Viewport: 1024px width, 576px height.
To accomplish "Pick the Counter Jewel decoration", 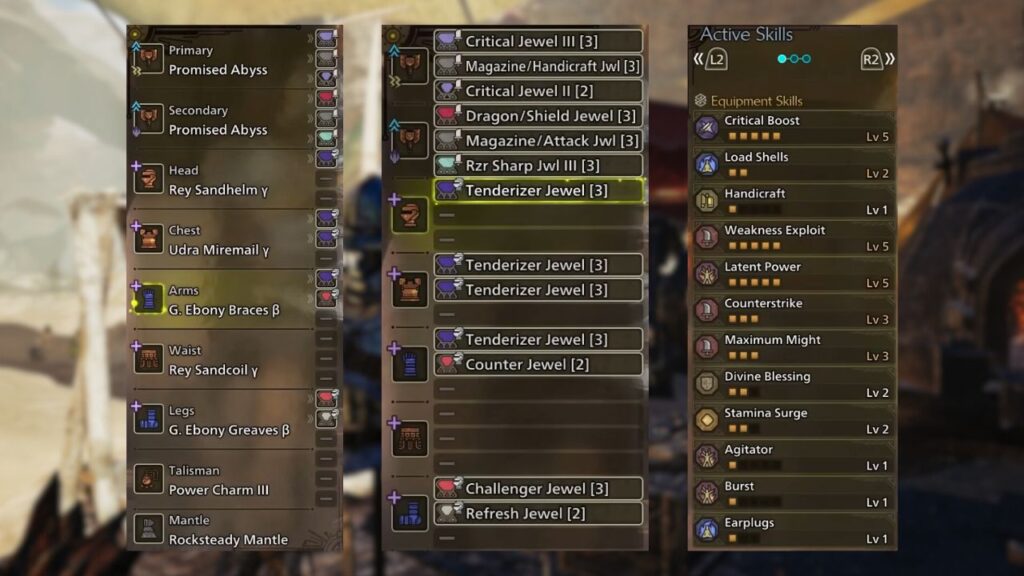I will coord(538,365).
